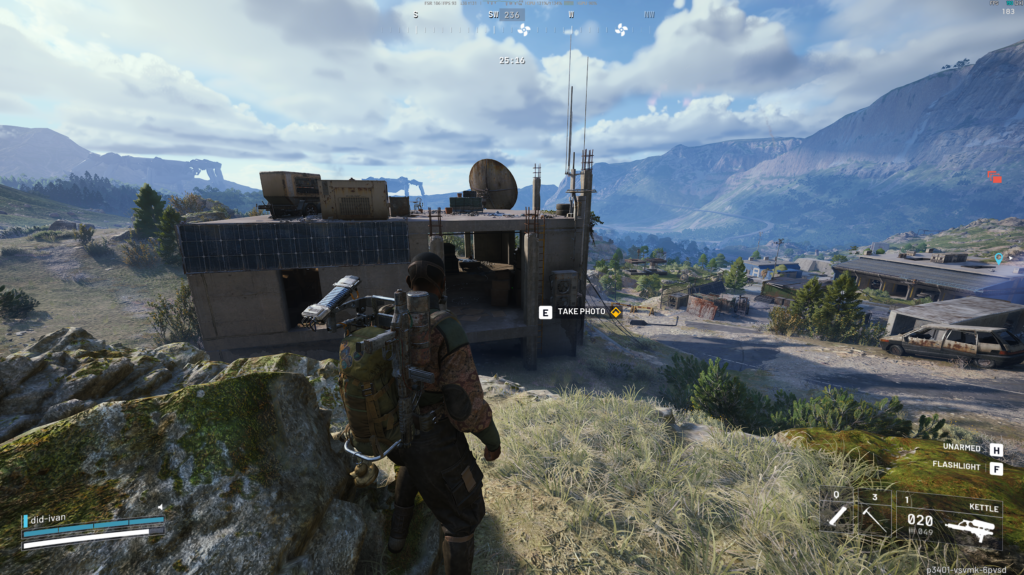Select the white cylinder item in slot 0
This screenshot has height=575, width=1024.
(837, 516)
